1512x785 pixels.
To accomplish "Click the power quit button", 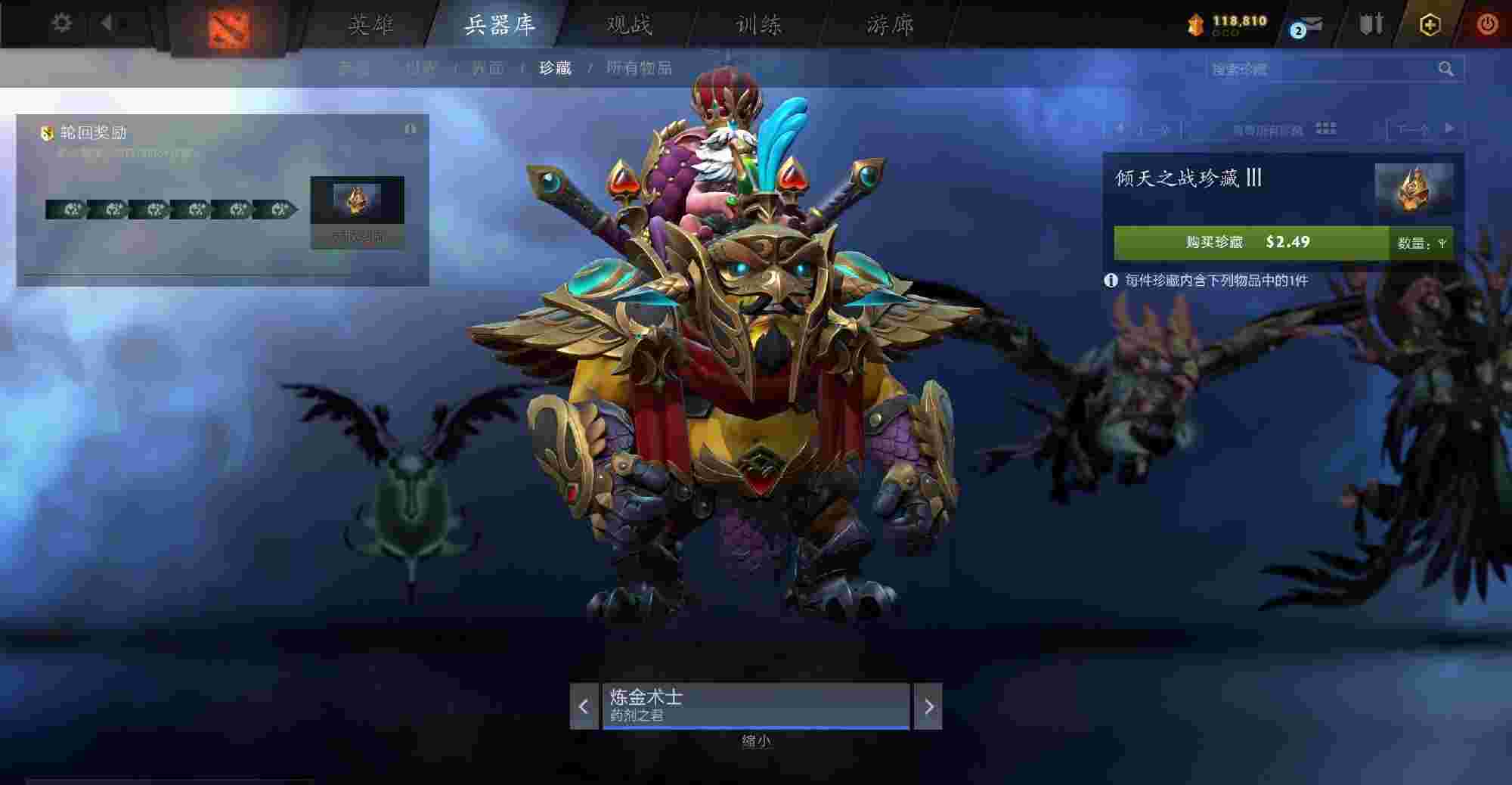I will (1487, 24).
